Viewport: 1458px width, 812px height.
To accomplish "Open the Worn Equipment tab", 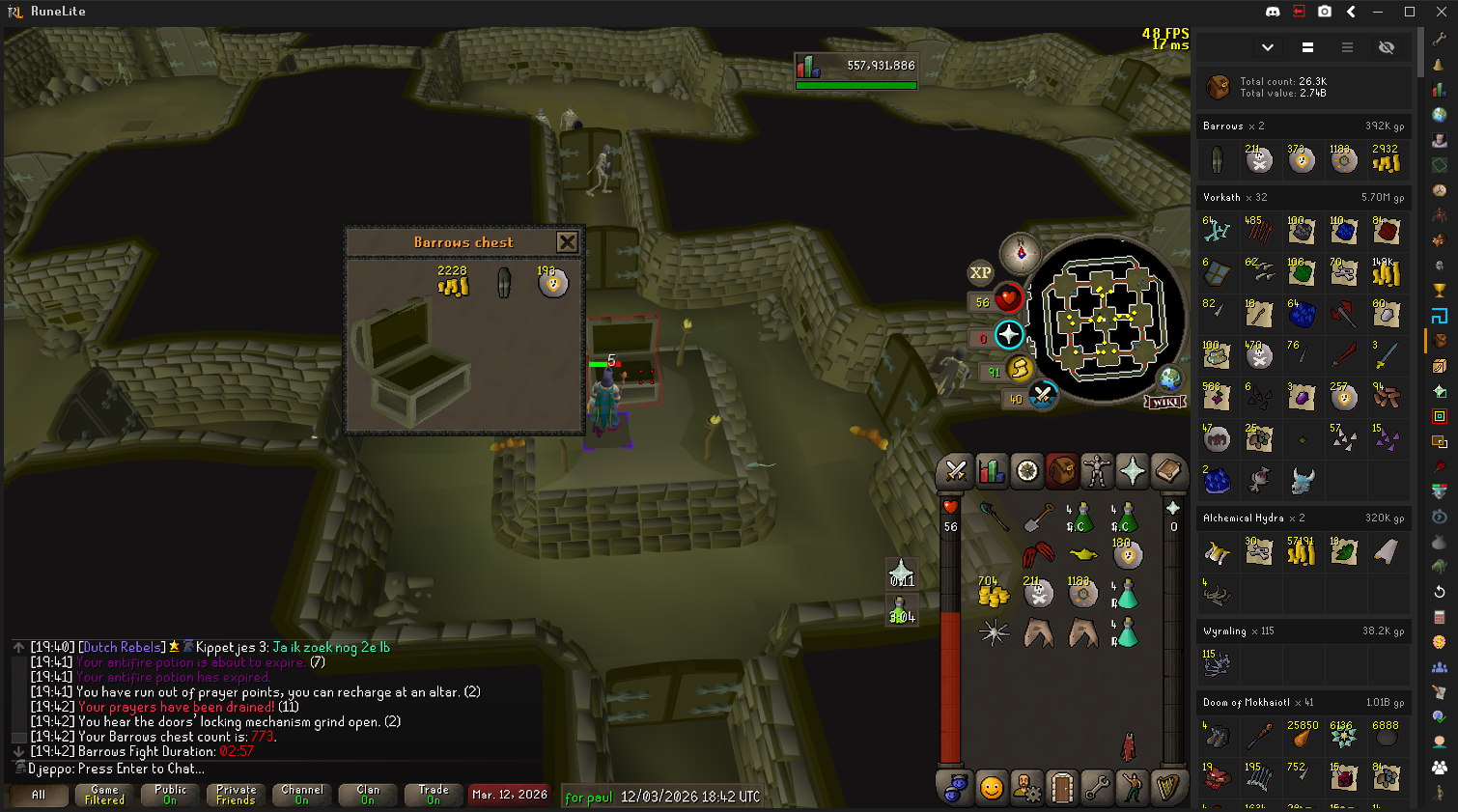I will 1097,471.
